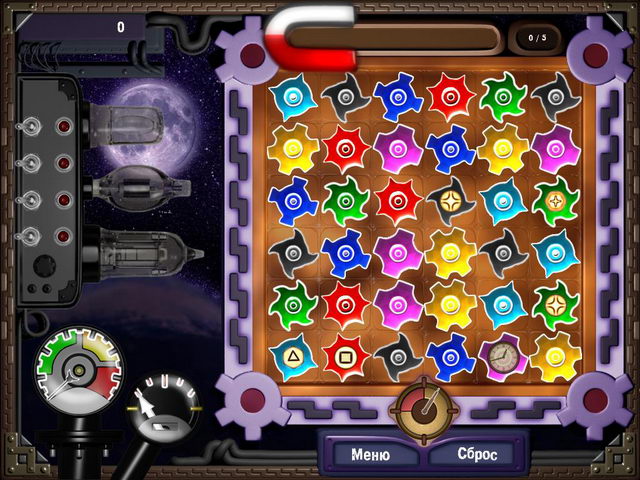This screenshot has width=640, height=480.
Task: Choose the cyan gear with triangle symbol
Action: coord(292,355)
